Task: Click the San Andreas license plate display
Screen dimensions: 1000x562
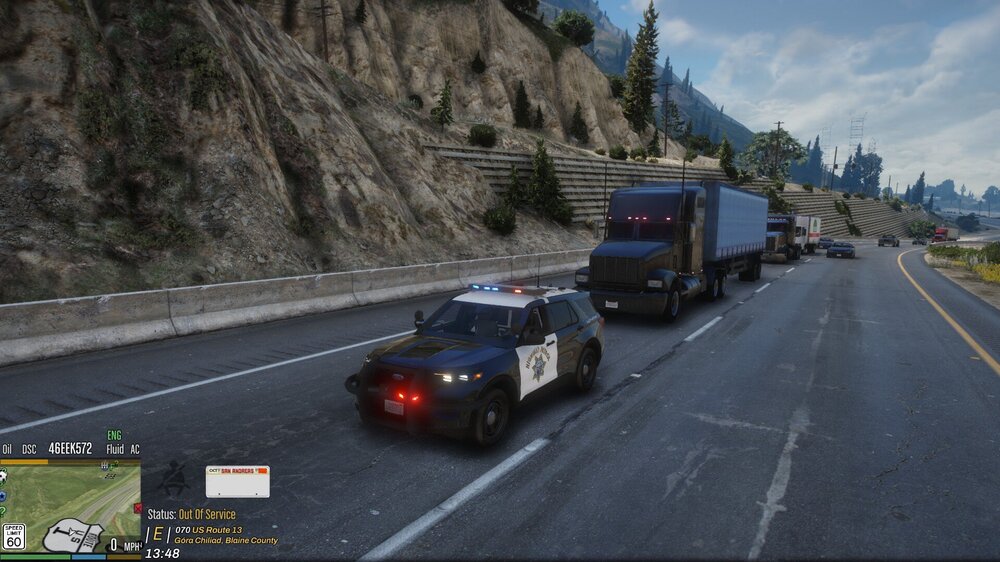Action: coord(237,481)
